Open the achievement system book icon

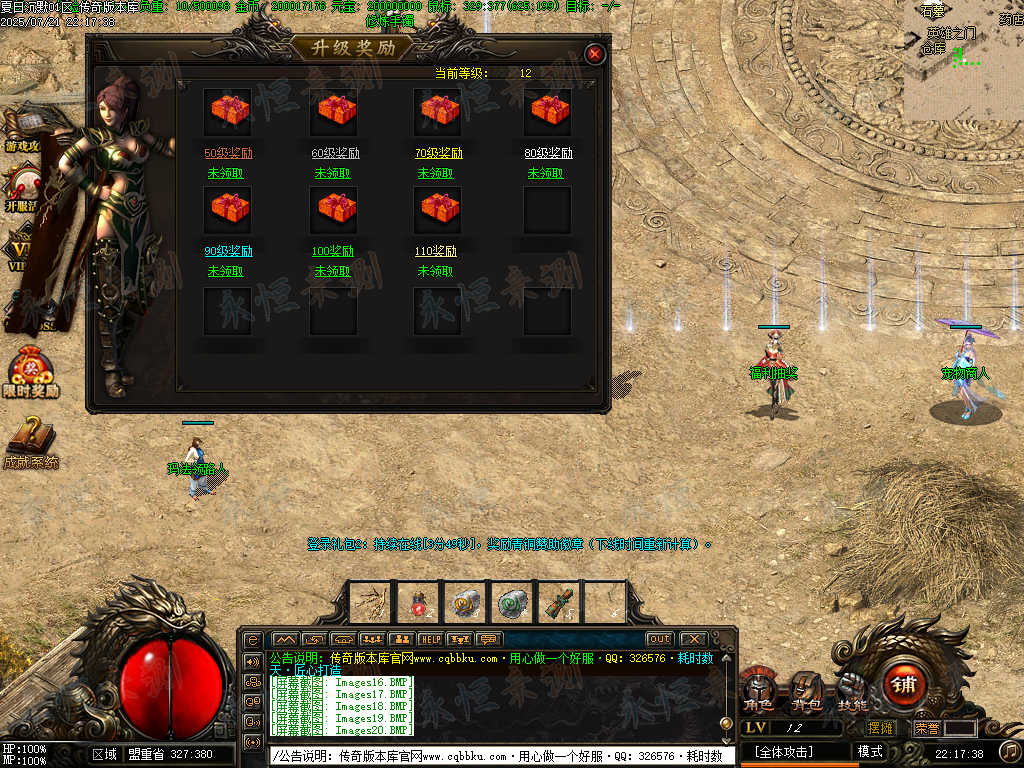tap(31, 440)
